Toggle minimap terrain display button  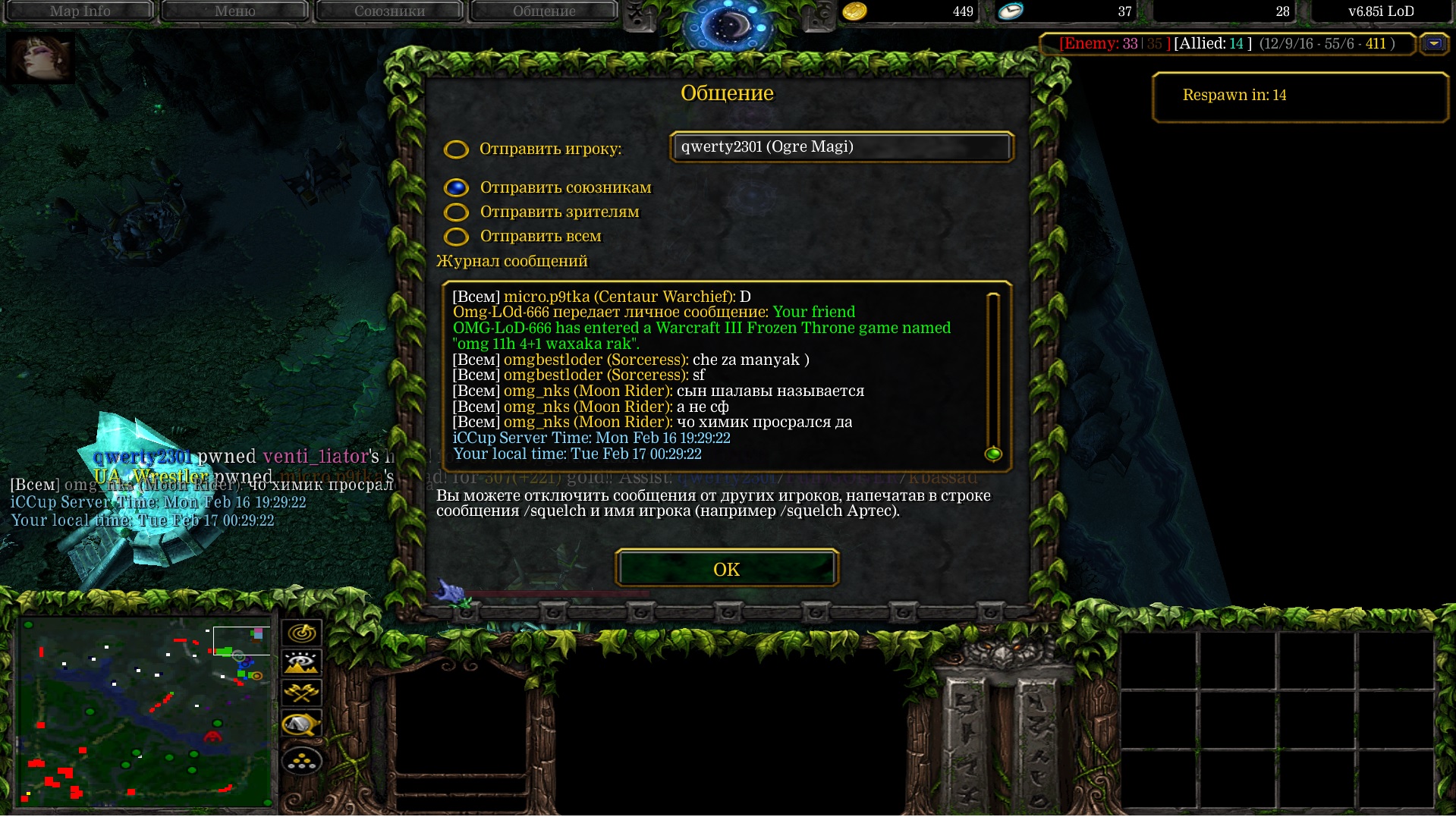pyautogui.click(x=302, y=663)
